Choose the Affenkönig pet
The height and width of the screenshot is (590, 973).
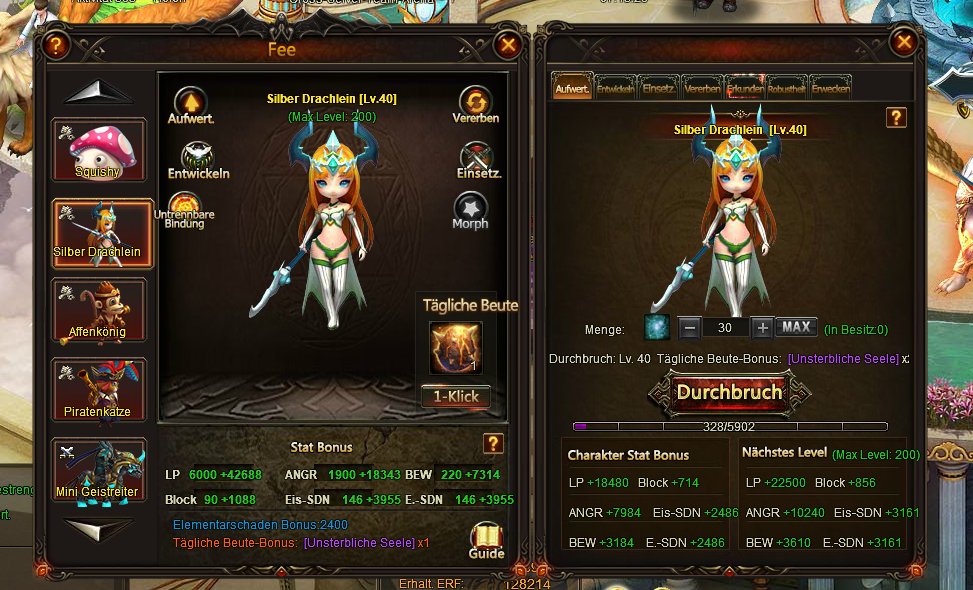(x=99, y=310)
